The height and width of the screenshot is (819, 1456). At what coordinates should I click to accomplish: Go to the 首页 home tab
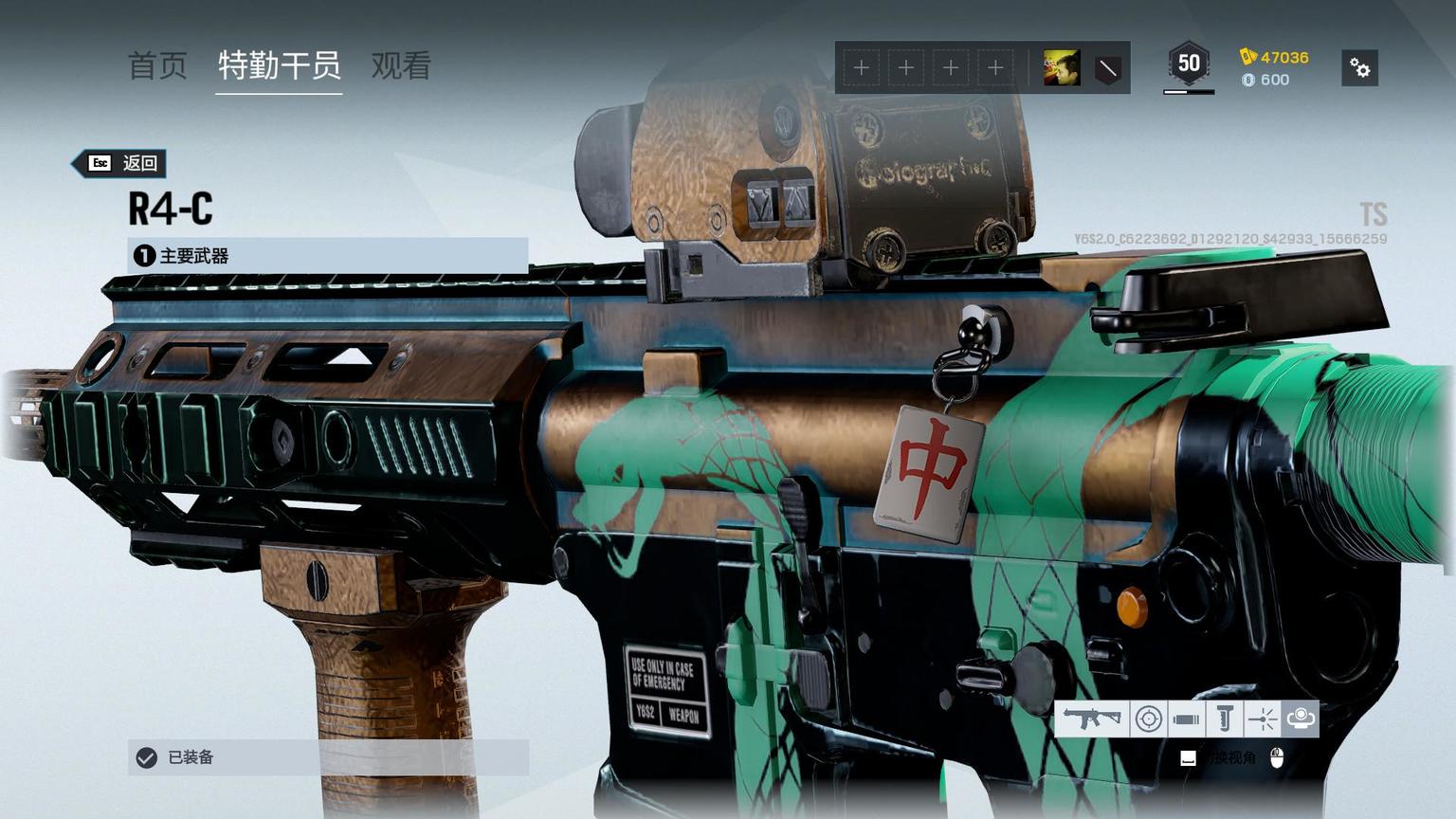(x=157, y=66)
